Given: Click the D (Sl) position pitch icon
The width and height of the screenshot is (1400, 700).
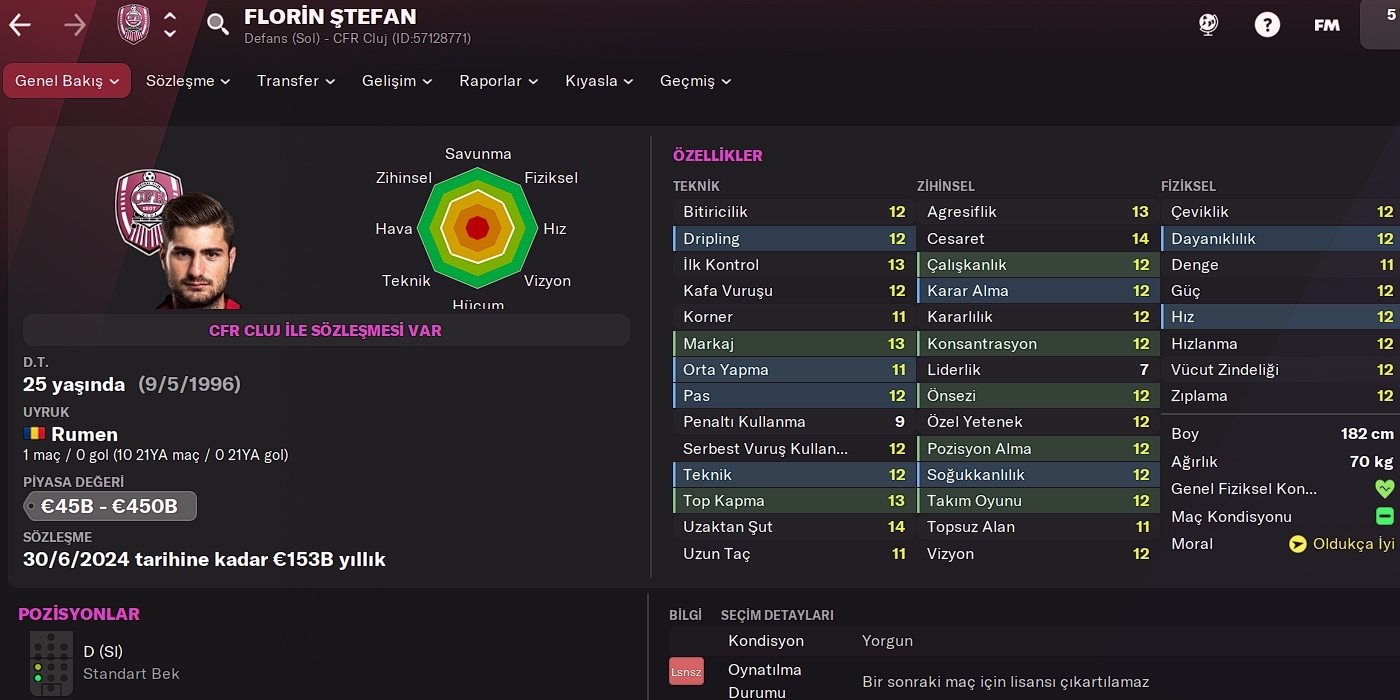Looking at the screenshot, I should 51,662.
